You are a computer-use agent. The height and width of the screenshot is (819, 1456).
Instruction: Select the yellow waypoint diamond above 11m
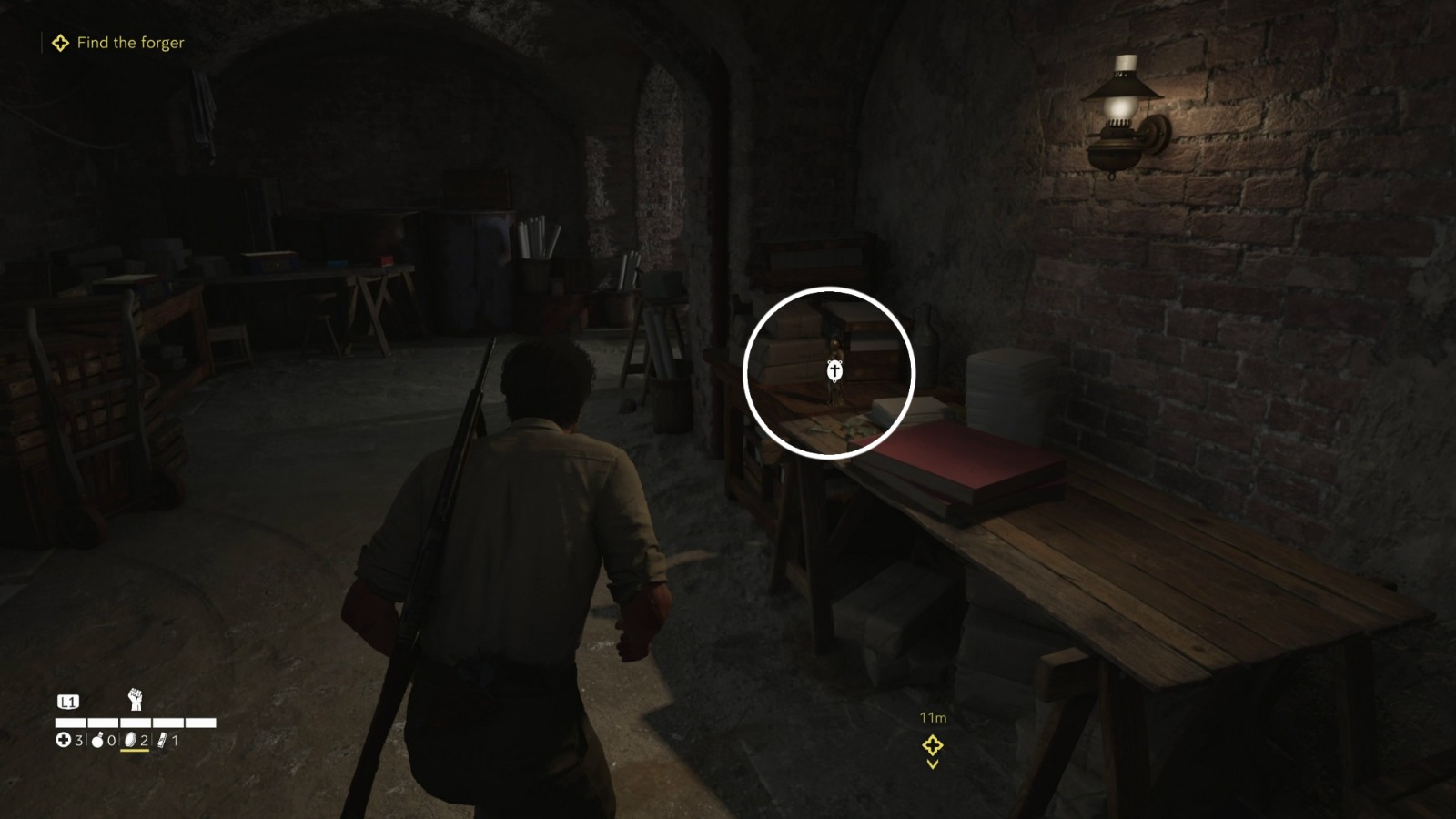click(x=931, y=747)
